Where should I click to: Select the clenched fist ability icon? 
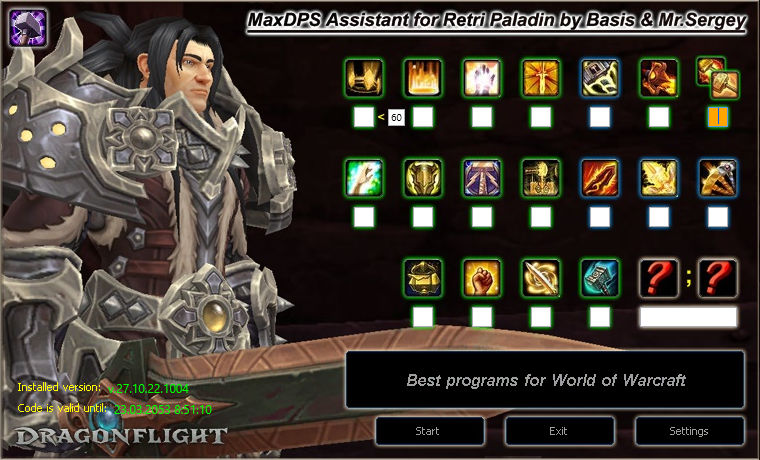[481, 277]
